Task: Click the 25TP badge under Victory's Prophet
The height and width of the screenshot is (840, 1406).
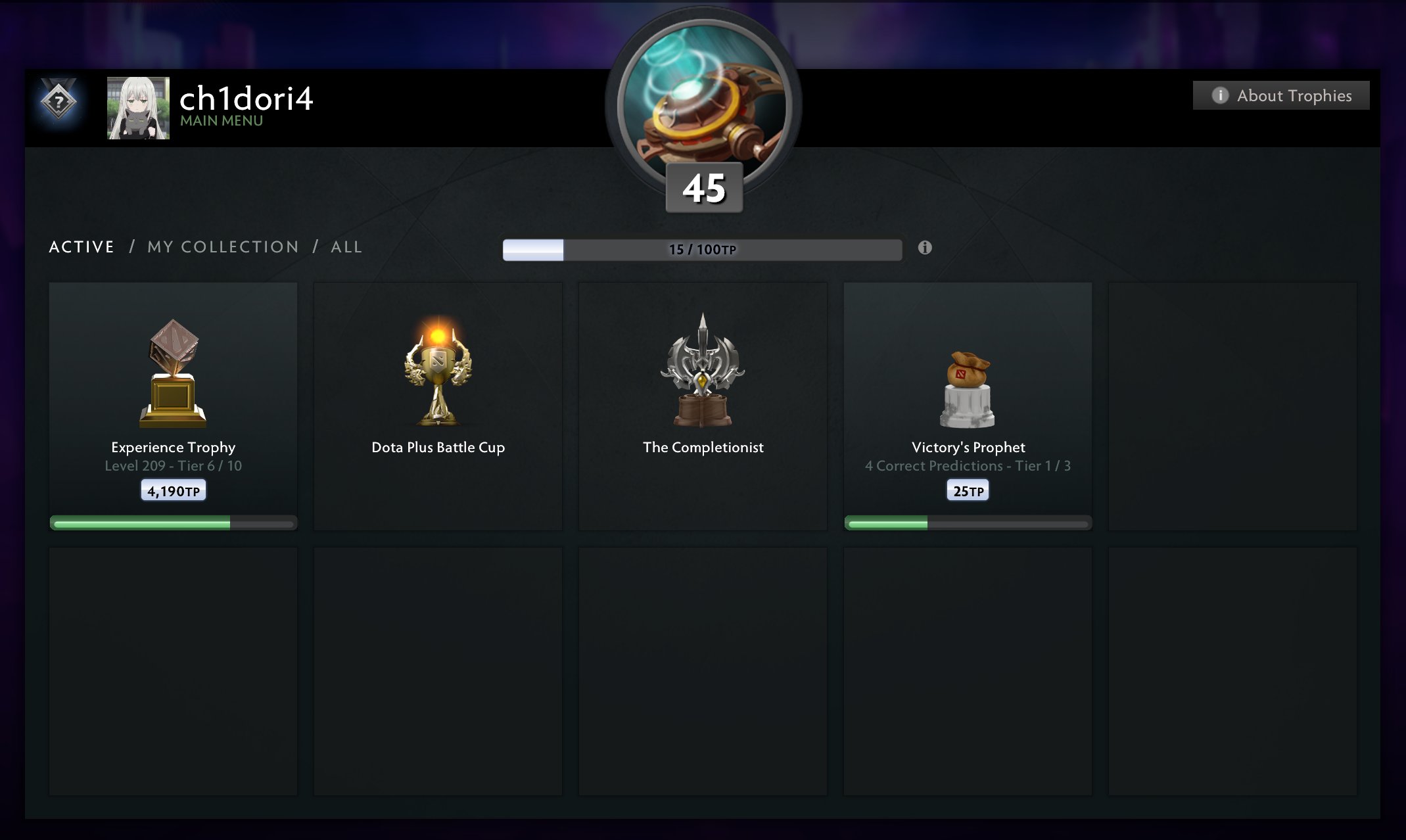Action: point(967,489)
